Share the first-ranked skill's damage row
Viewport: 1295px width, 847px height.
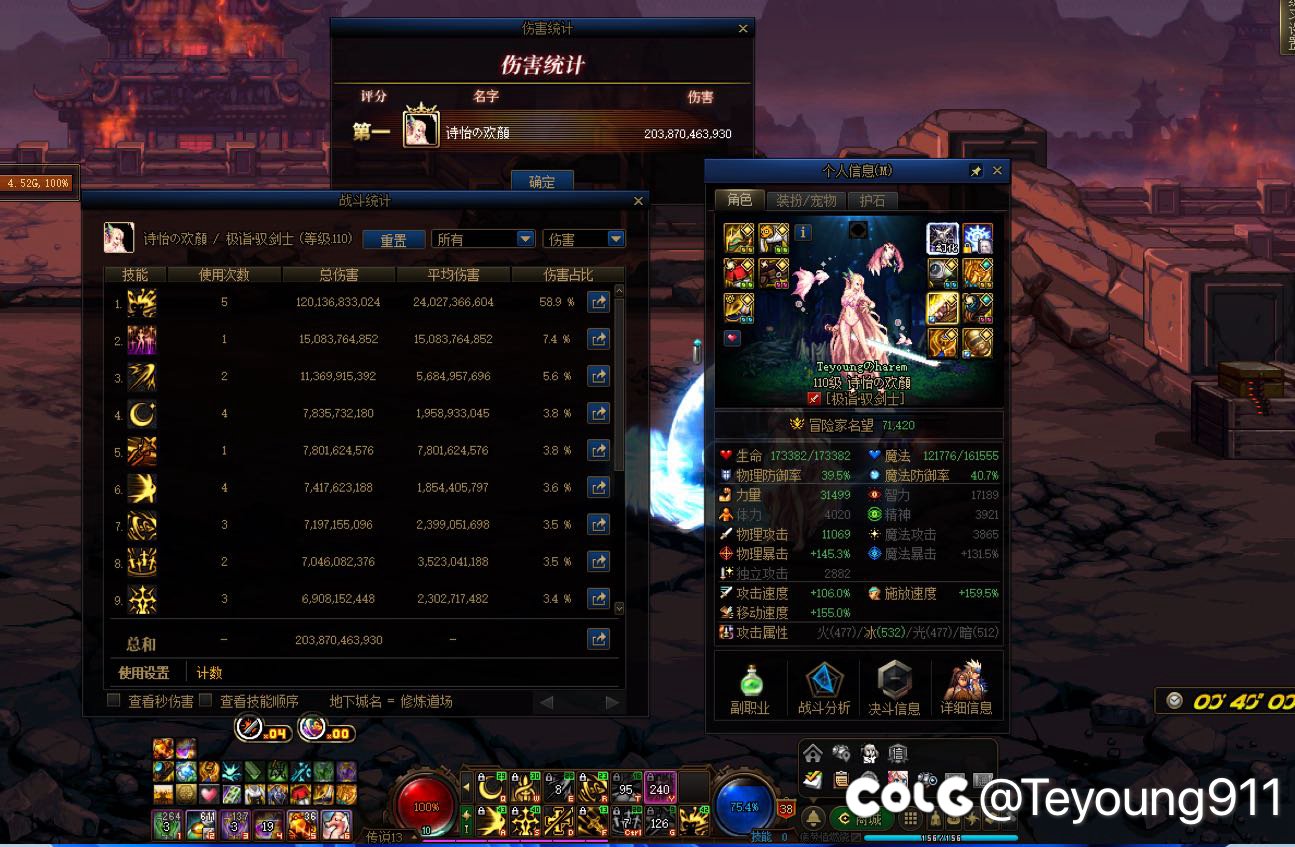point(598,302)
